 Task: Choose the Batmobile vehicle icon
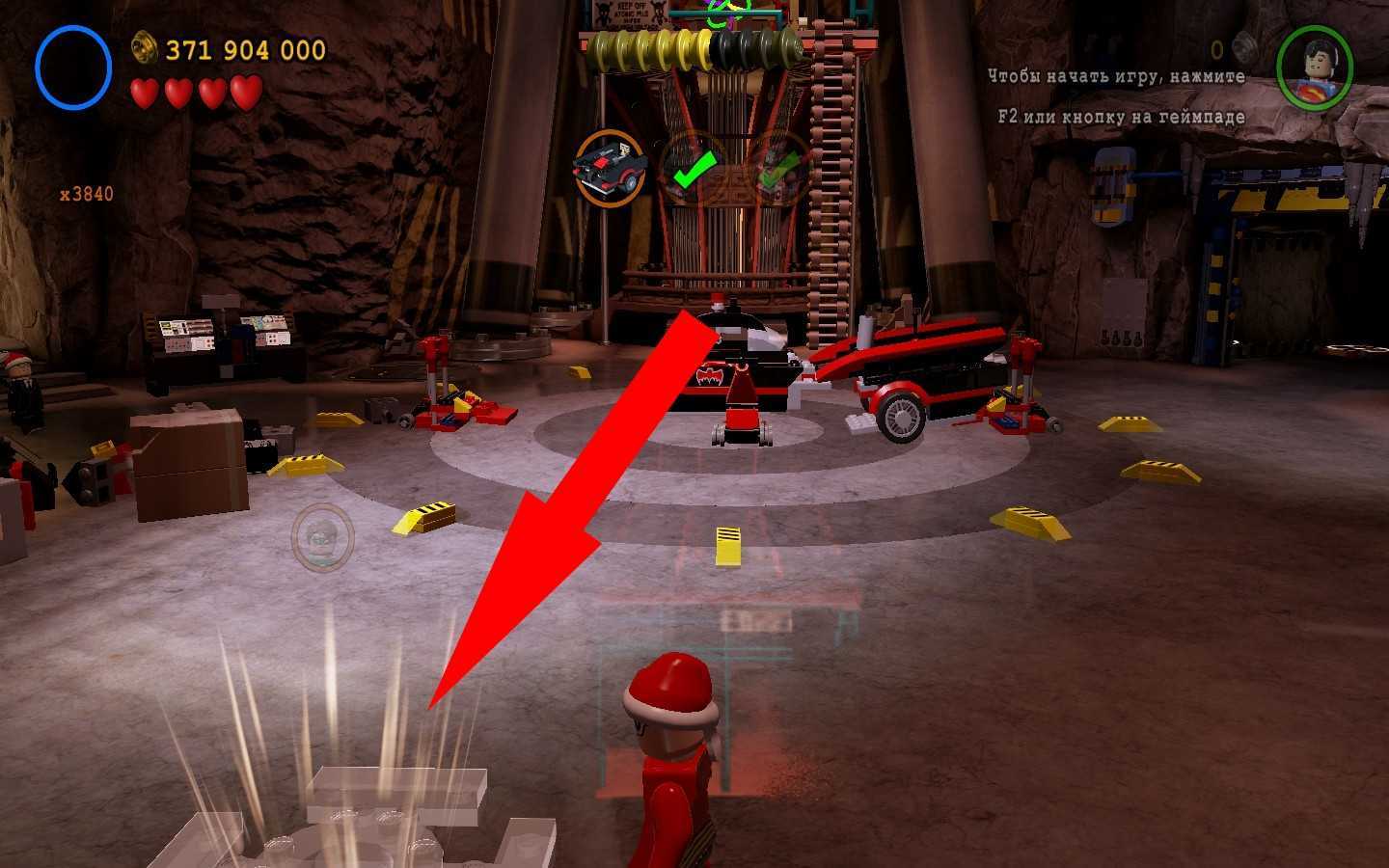tap(609, 167)
